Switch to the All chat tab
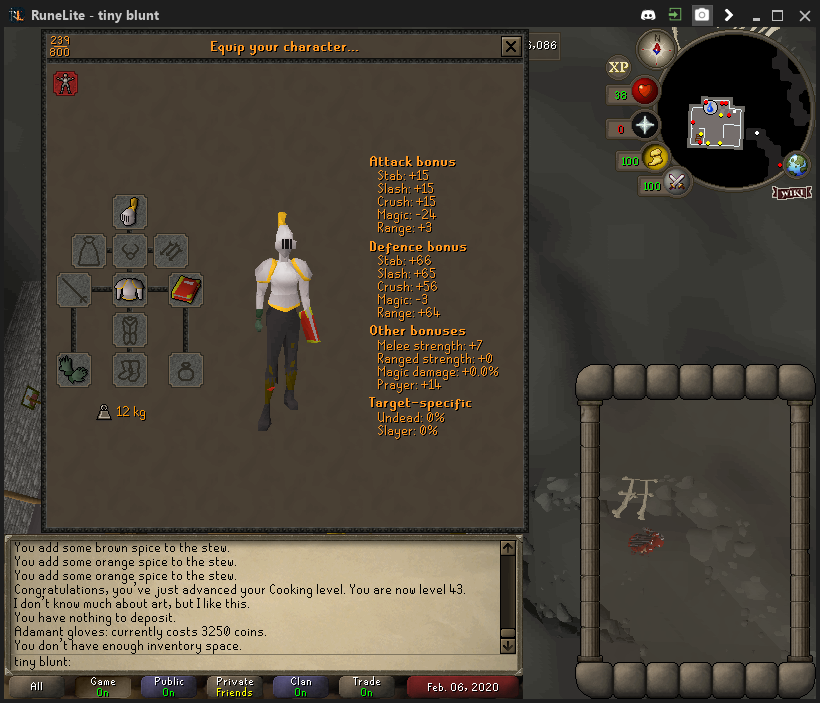This screenshot has height=703, width=820. coord(37,687)
